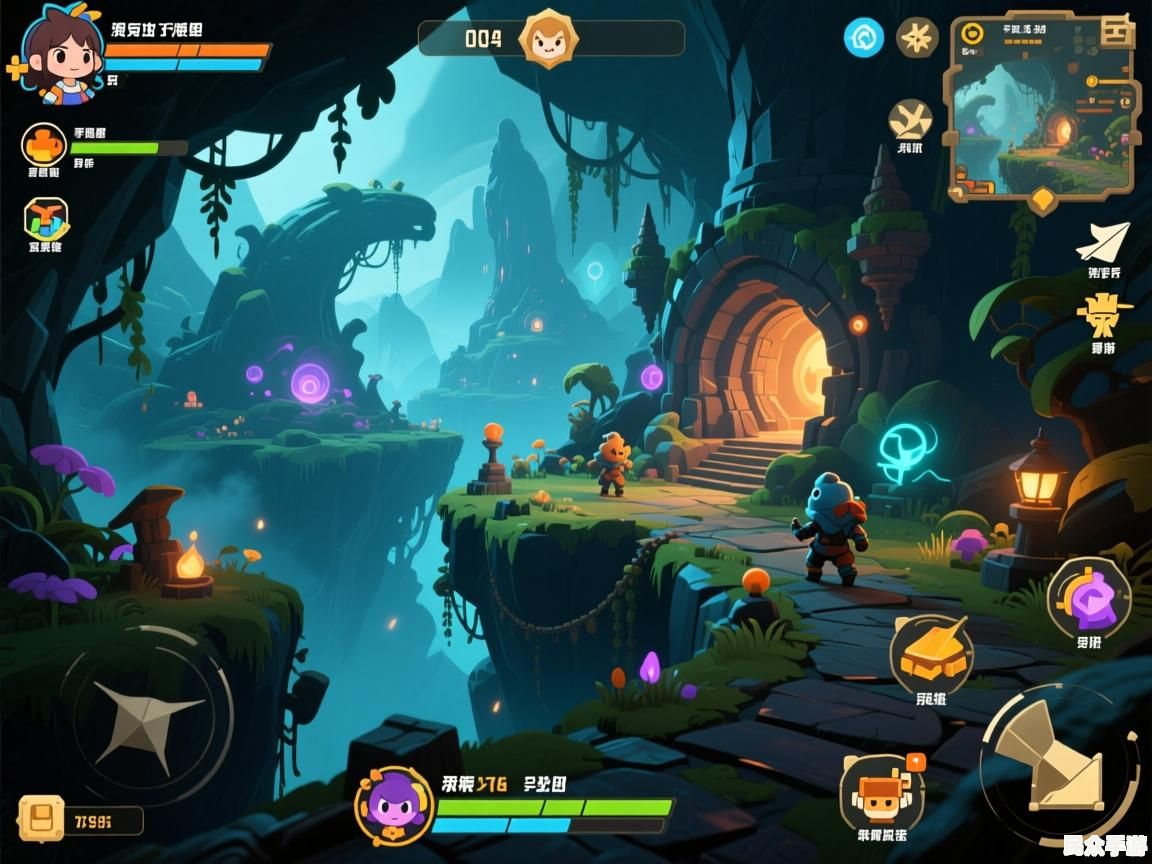
Task: Select the purple-haired character portrait
Action: [x=394, y=805]
